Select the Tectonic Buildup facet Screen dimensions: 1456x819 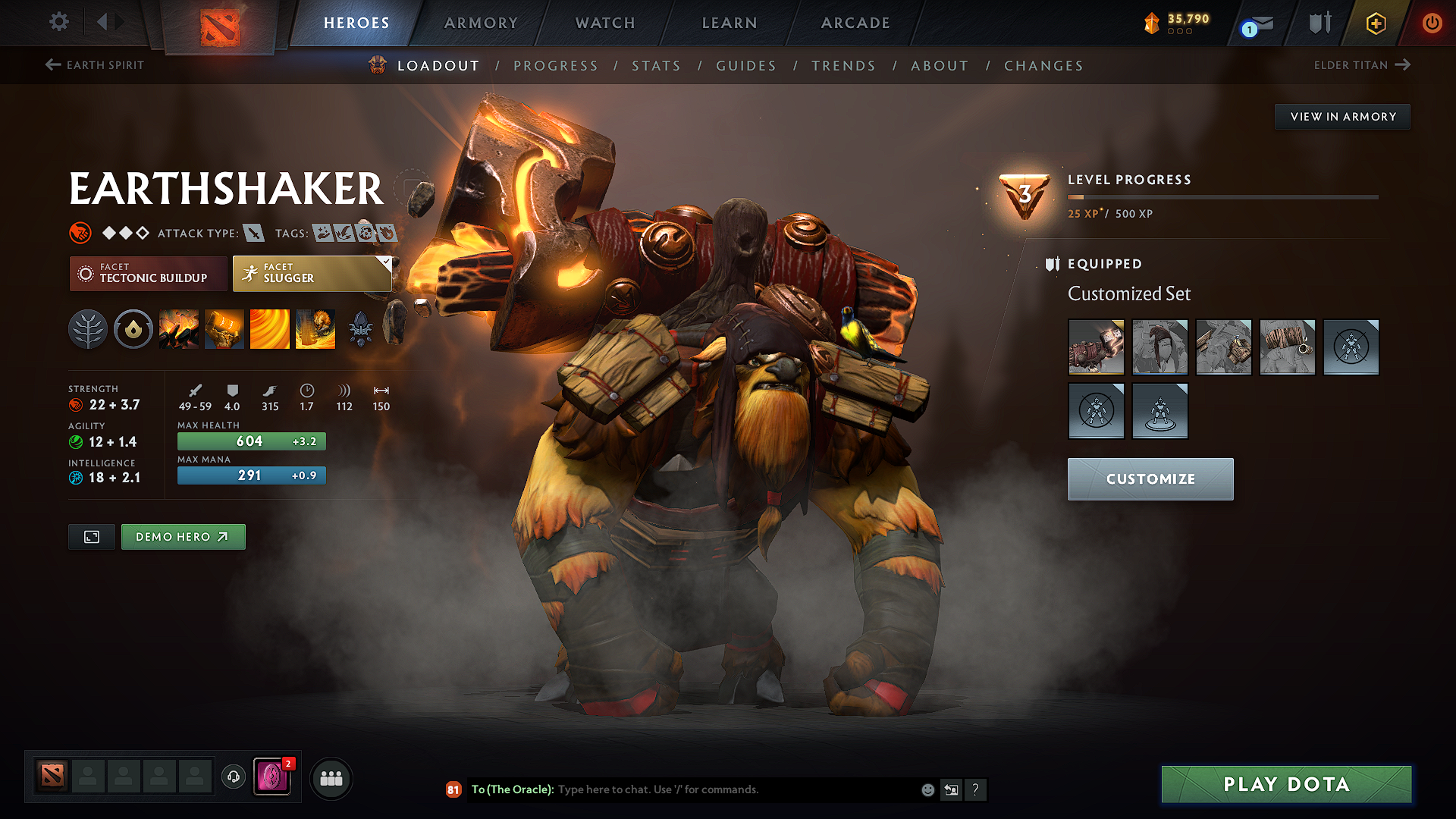(x=149, y=273)
